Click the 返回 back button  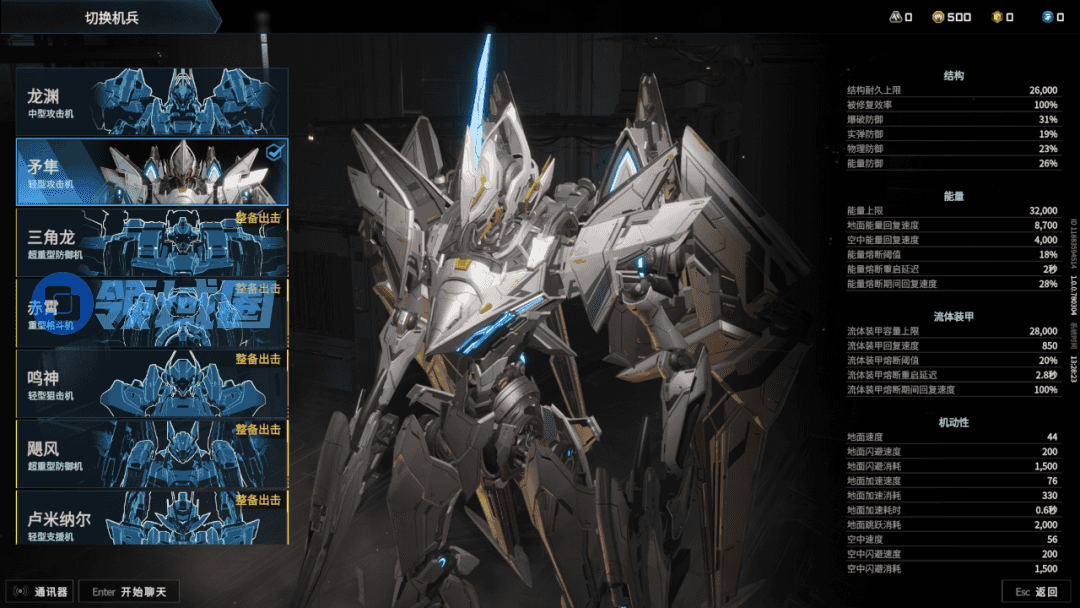1036,592
